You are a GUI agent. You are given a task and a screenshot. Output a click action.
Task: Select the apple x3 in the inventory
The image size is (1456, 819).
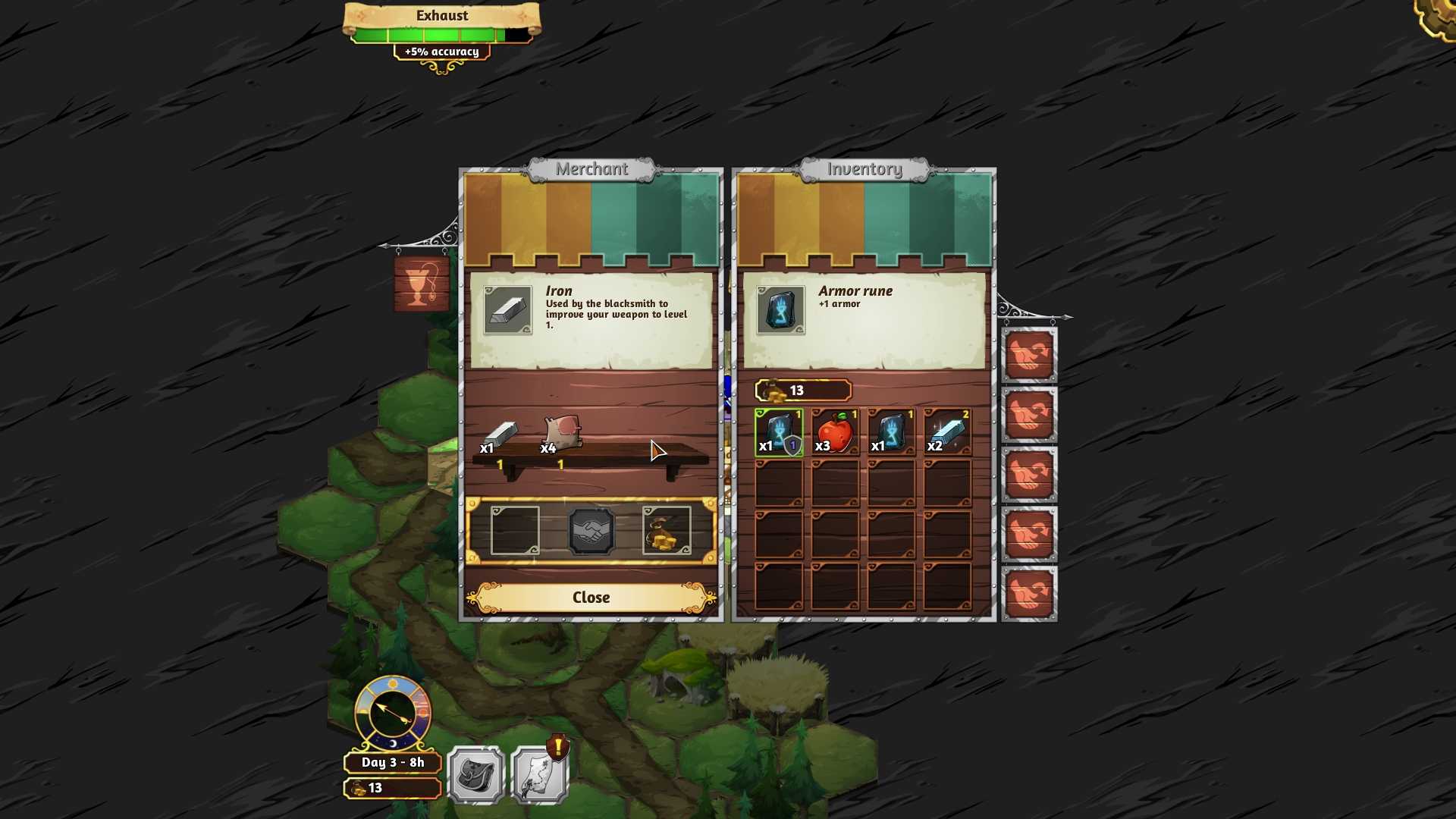833,432
